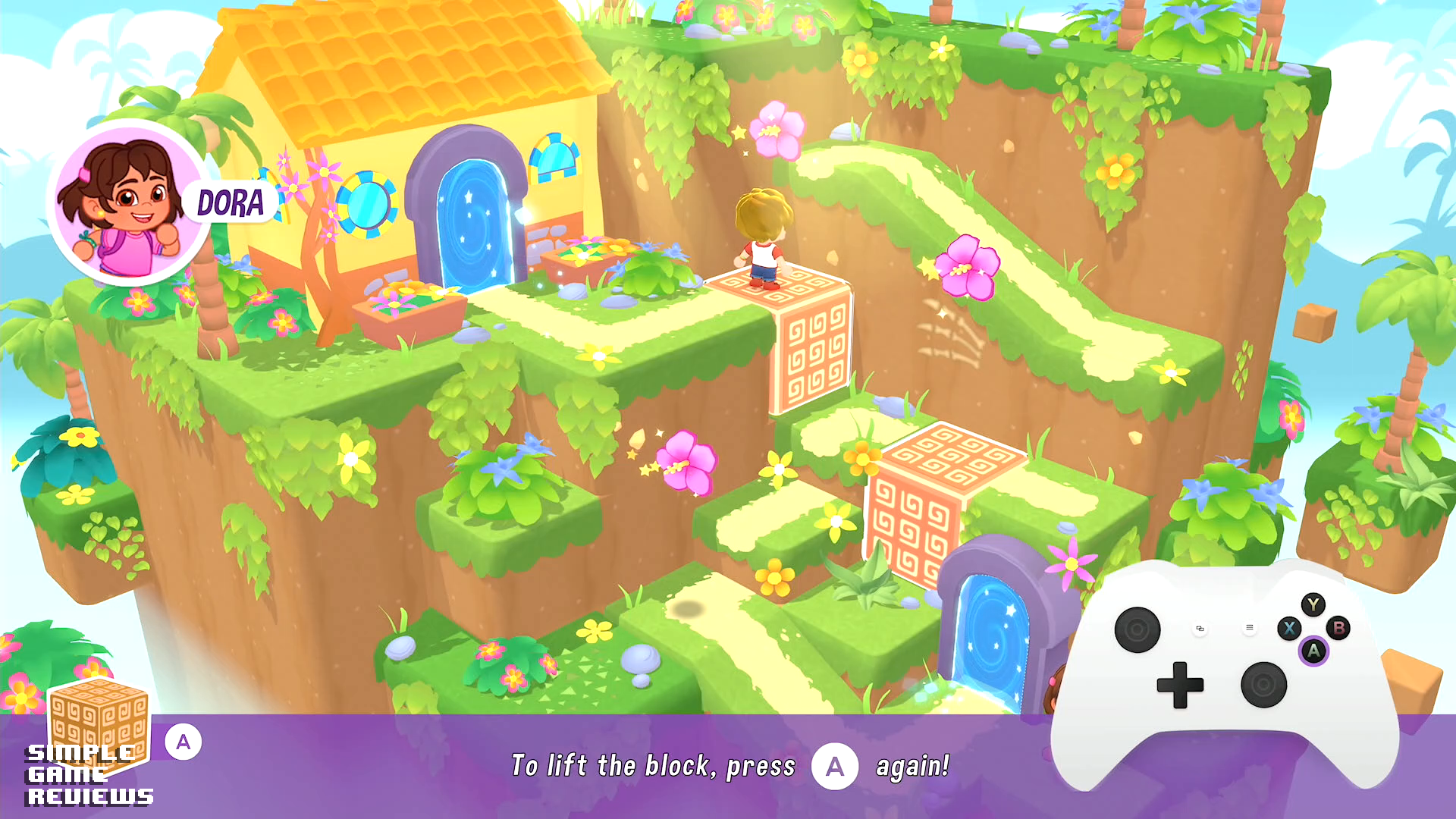Image resolution: width=1456 pixels, height=819 pixels.
Task: Click the Dora character portrait
Action: tap(130, 202)
